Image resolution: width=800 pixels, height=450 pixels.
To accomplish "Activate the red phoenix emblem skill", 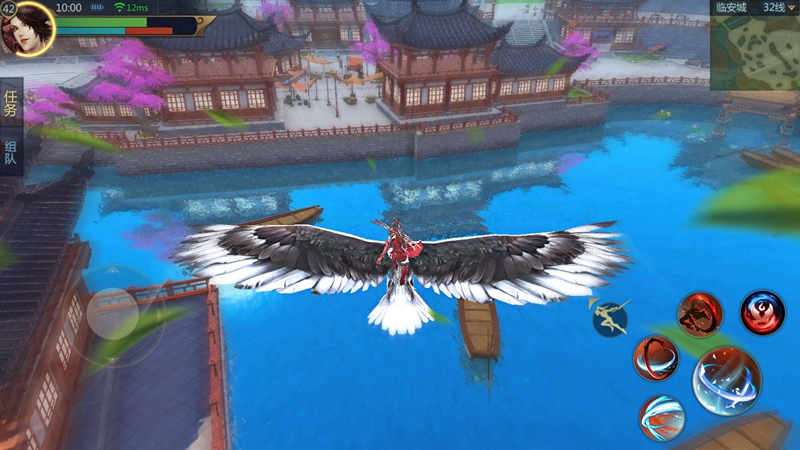I will coord(763,313).
